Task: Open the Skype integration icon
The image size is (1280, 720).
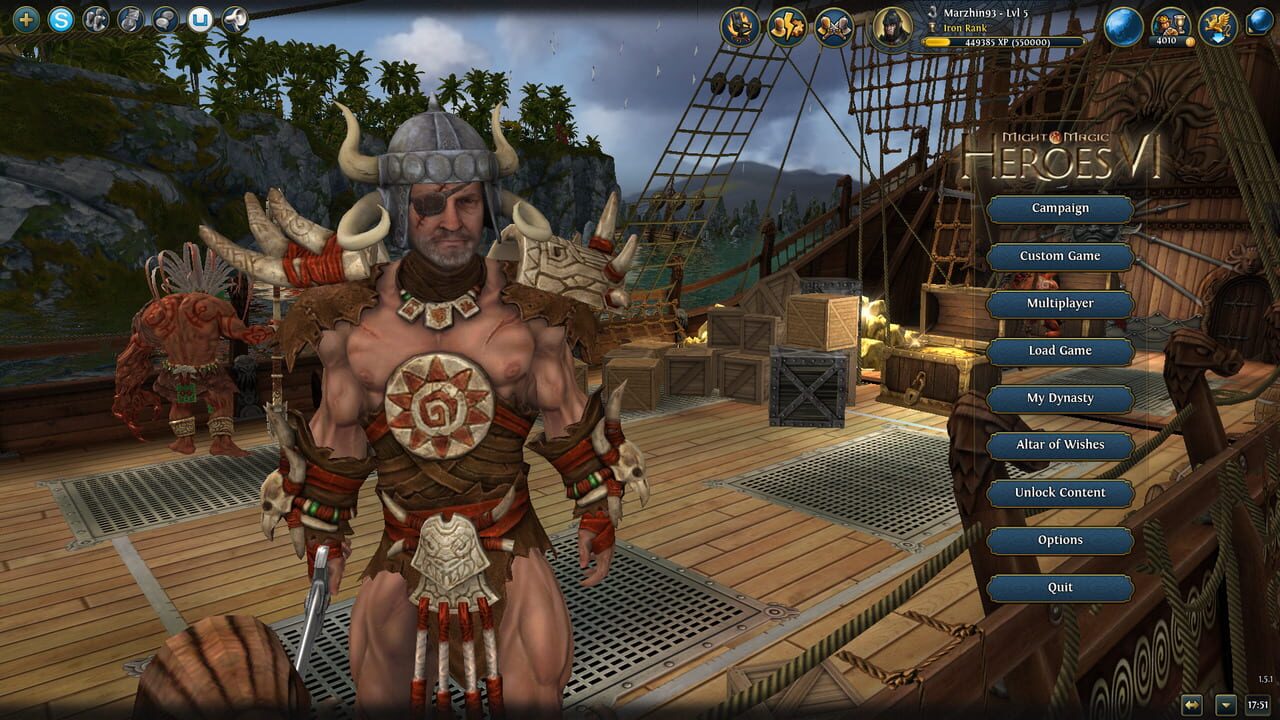Action: (x=60, y=18)
